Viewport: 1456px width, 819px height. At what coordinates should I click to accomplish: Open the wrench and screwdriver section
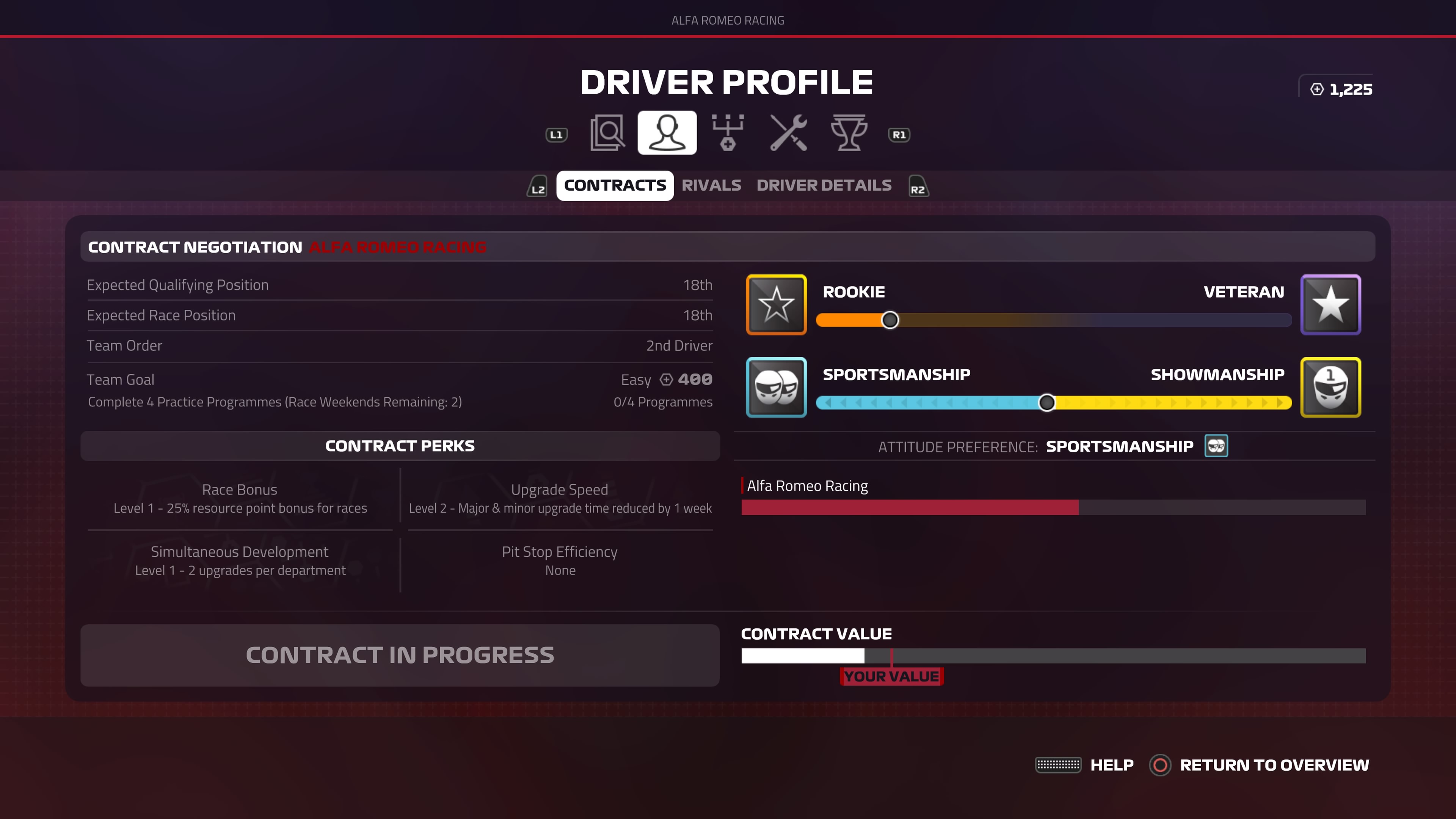[789, 133]
